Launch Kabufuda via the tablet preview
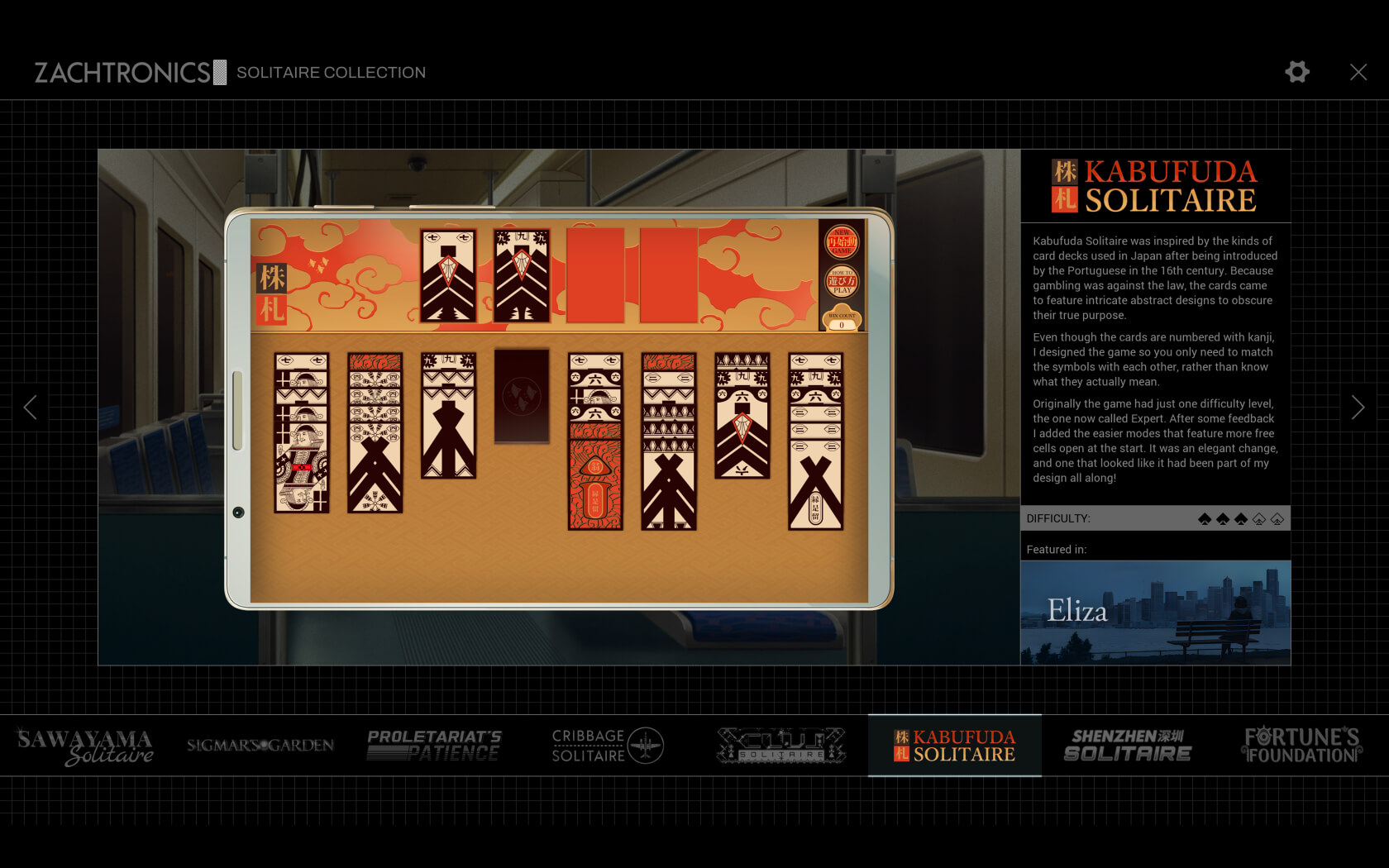The height and width of the screenshot is (868, 1389). (559, 408)
